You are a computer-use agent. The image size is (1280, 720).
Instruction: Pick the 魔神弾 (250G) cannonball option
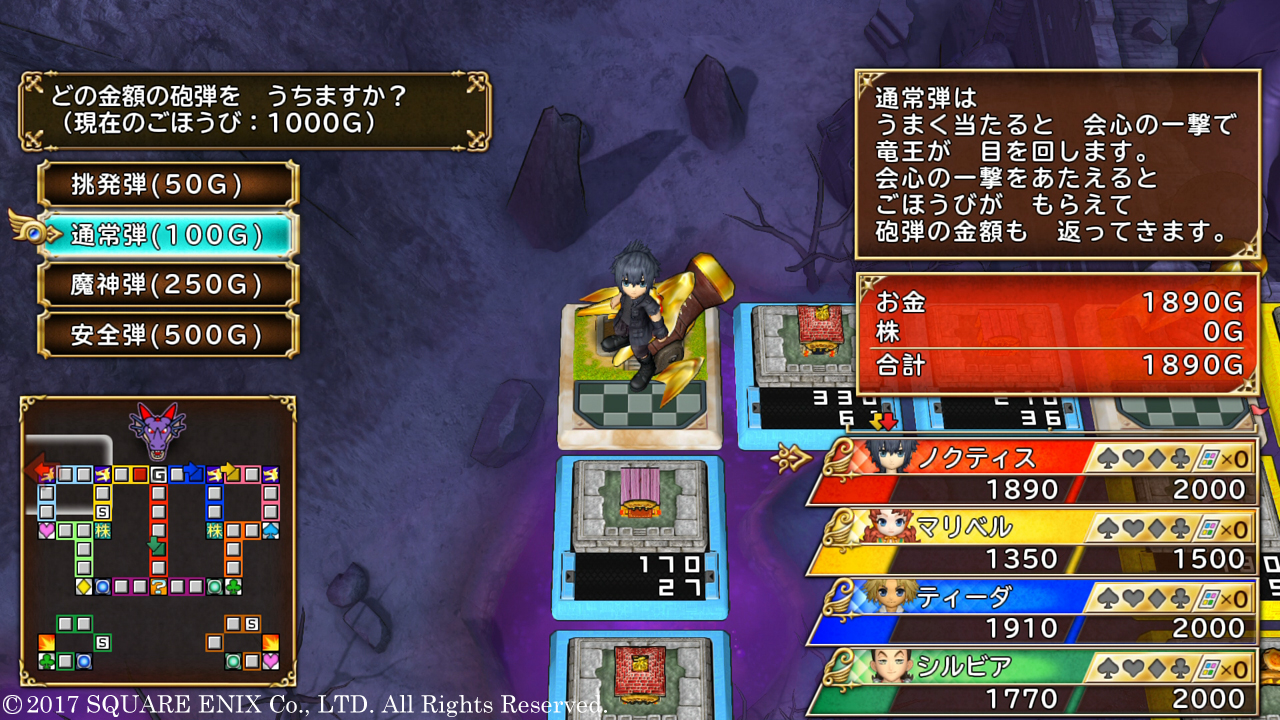(168, 286)
